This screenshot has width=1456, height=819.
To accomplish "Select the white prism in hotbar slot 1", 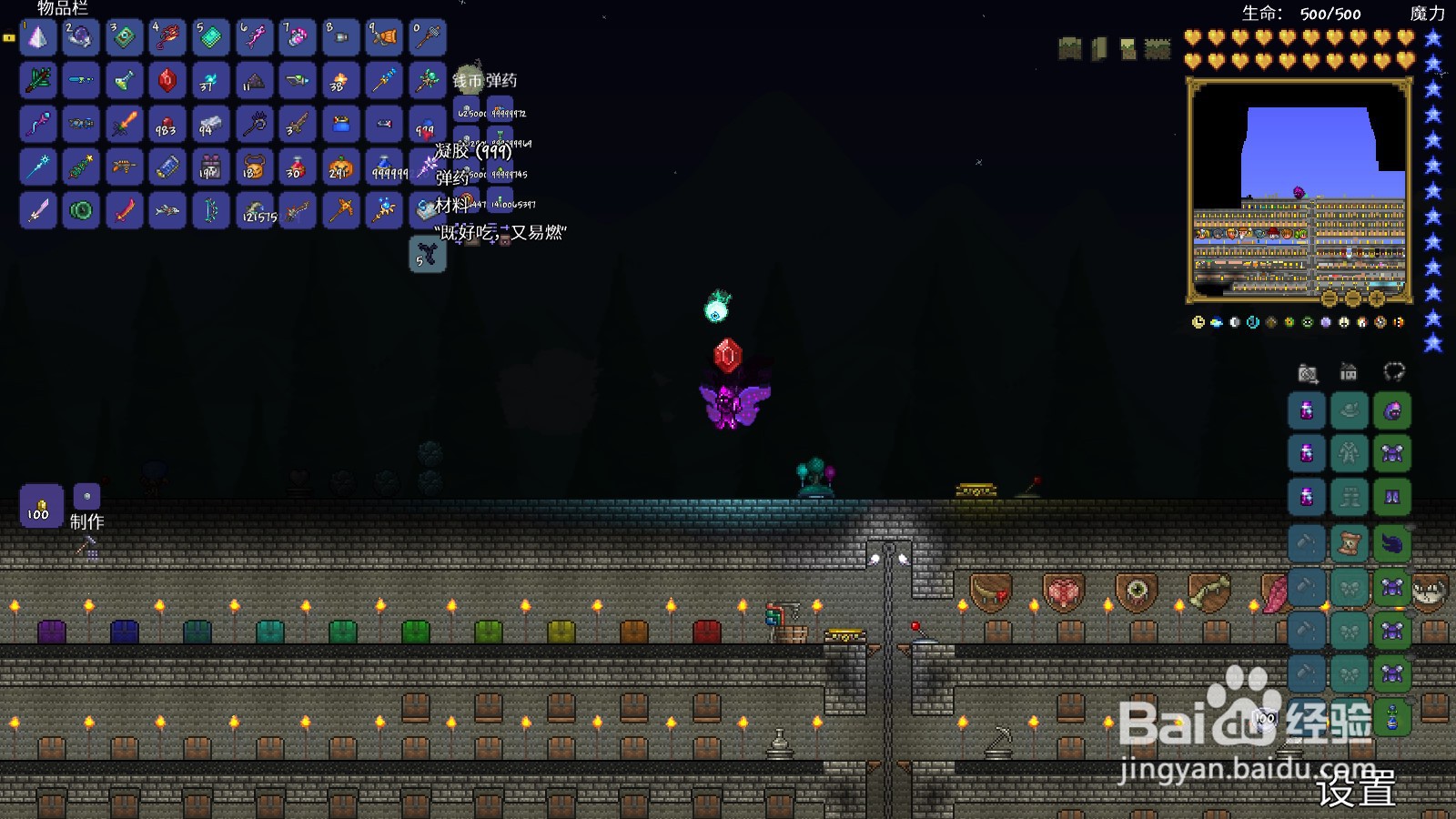I will (x=38, y=37).
